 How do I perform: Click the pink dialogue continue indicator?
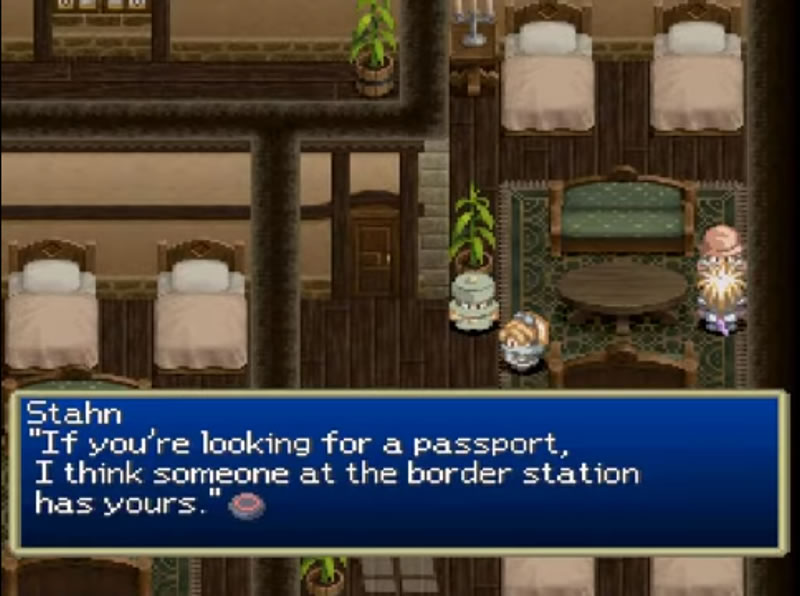(247, 506)
